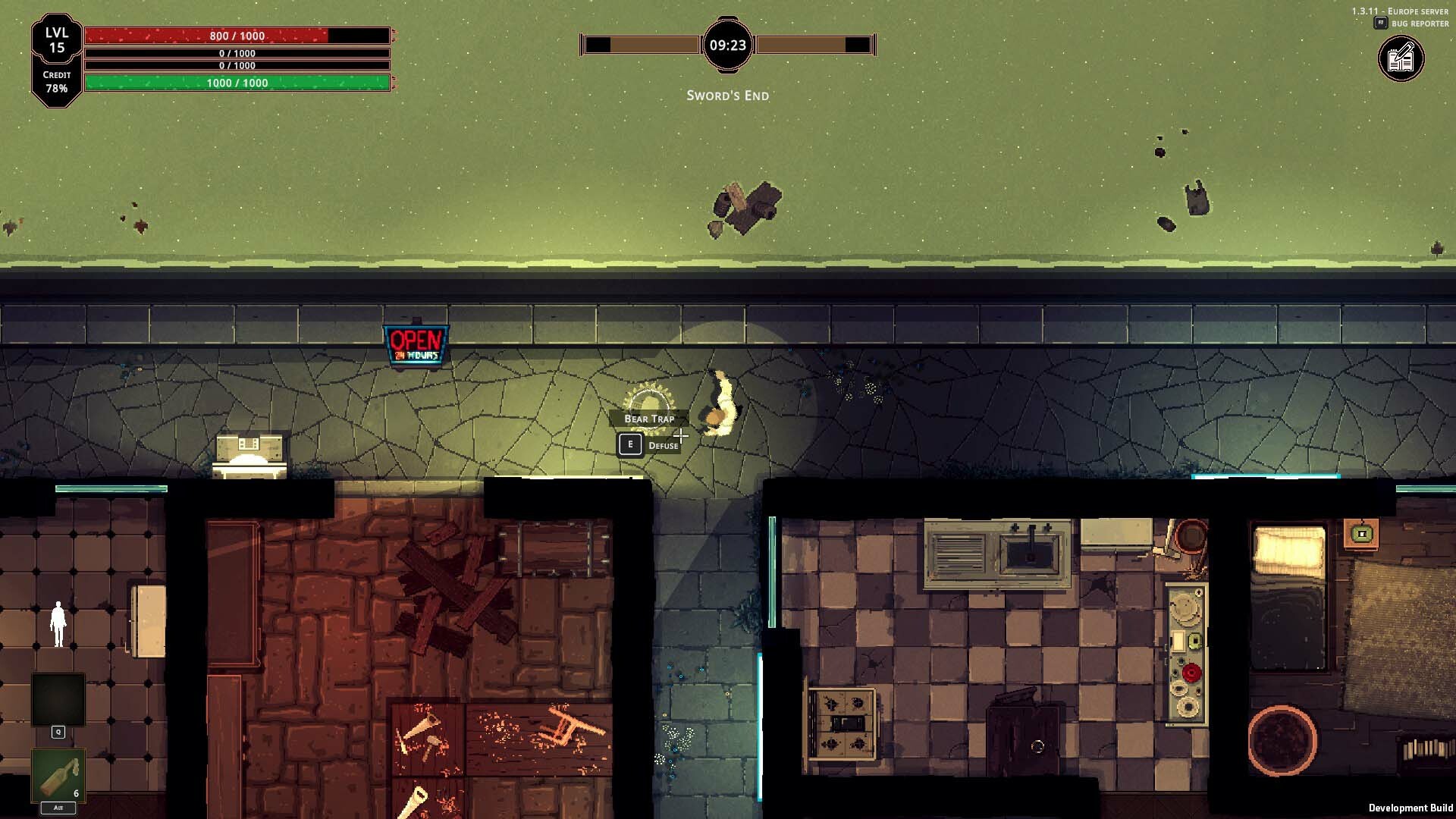This screenshot has height=819, width=1456.
Task: Click the white body silhouette status icon
Action: [58, 624]
